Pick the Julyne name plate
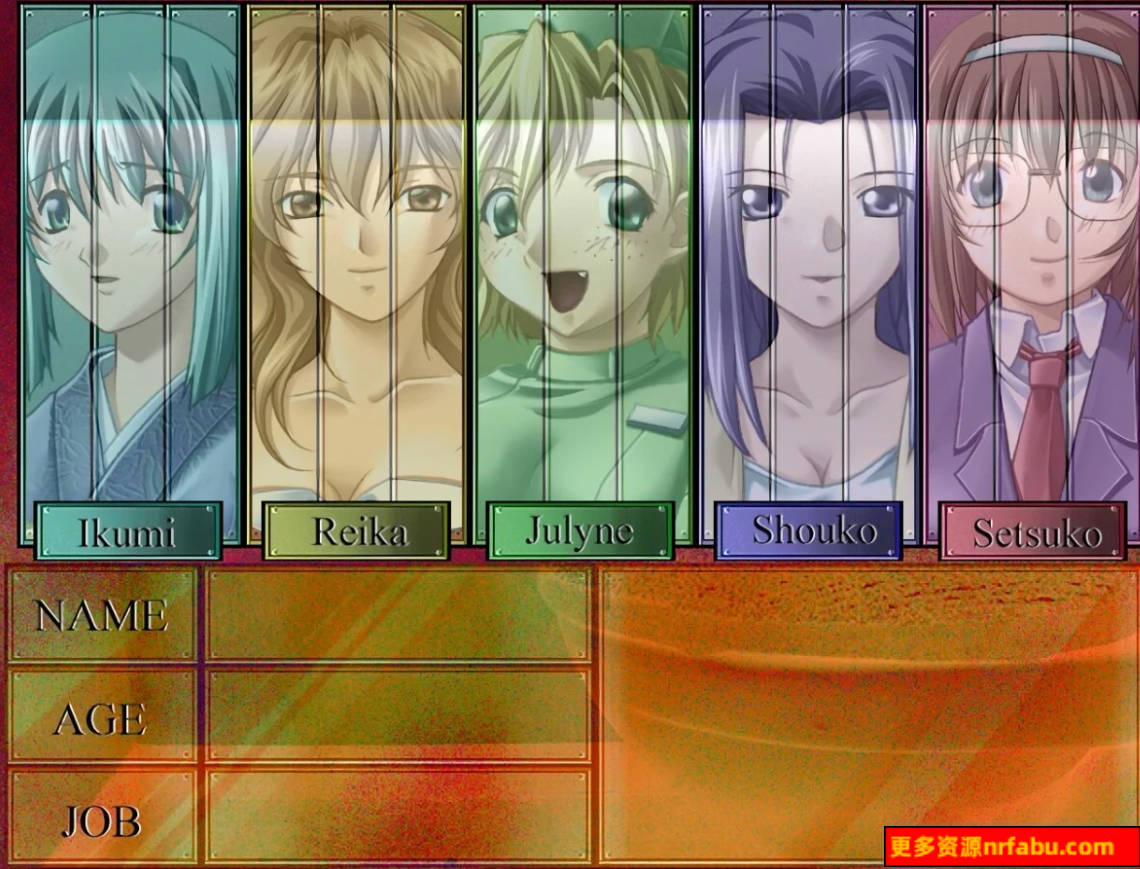The height and width of the screenshot is (869, 1140). pos(580,531)
